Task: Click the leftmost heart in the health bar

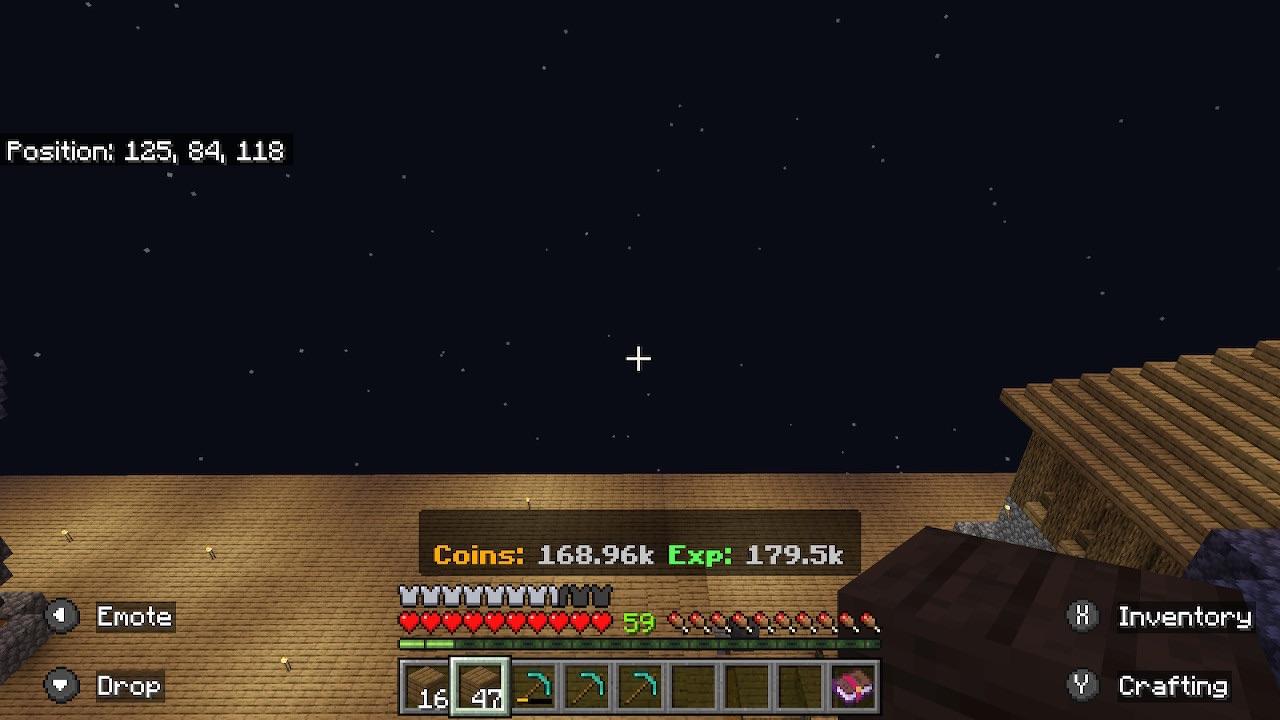Action: pyautogui.click(x=406, y=621)
